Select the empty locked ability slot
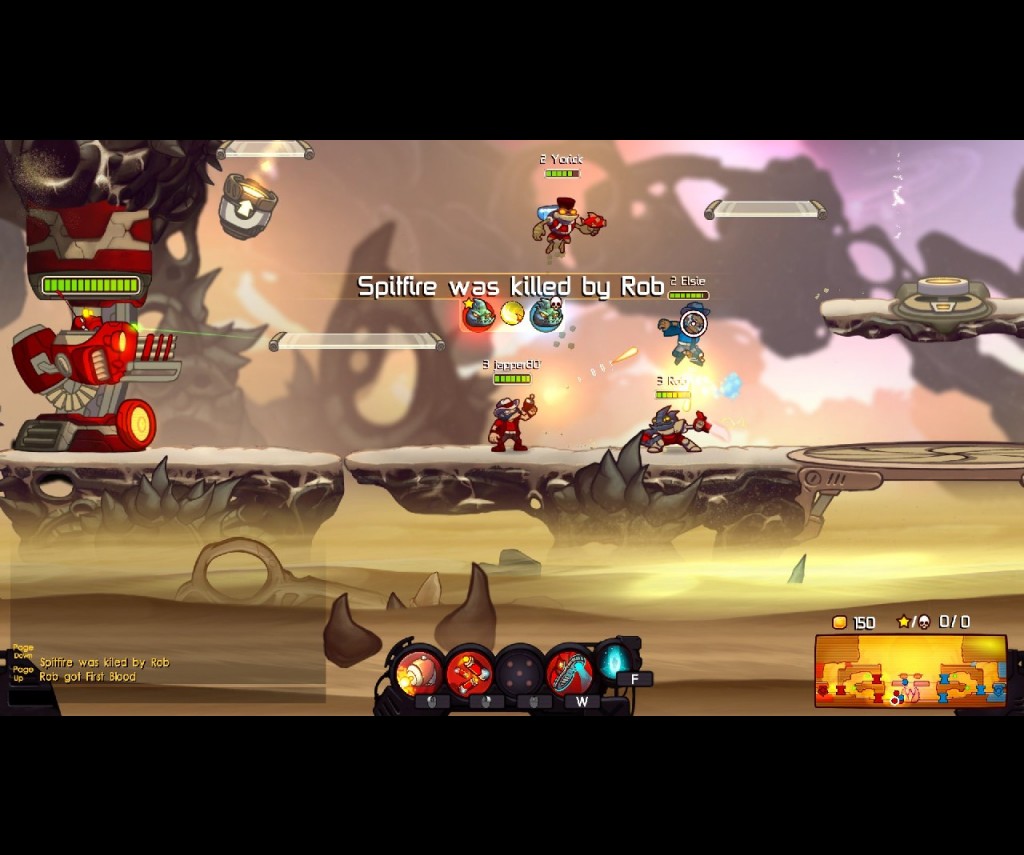Screen dimensions: 1024x855 pos(520,671)
